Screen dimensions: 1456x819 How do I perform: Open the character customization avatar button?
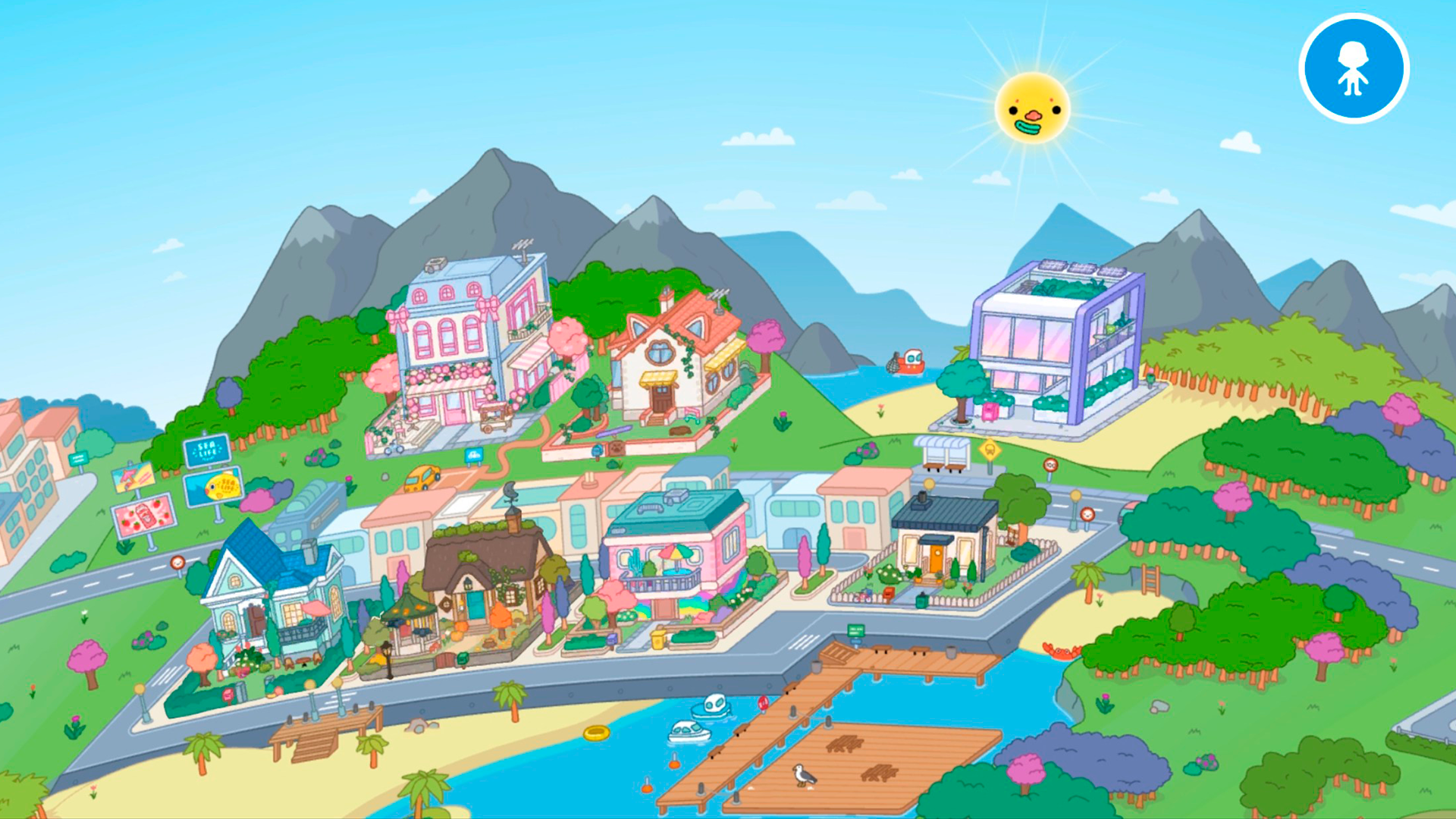1354,67
